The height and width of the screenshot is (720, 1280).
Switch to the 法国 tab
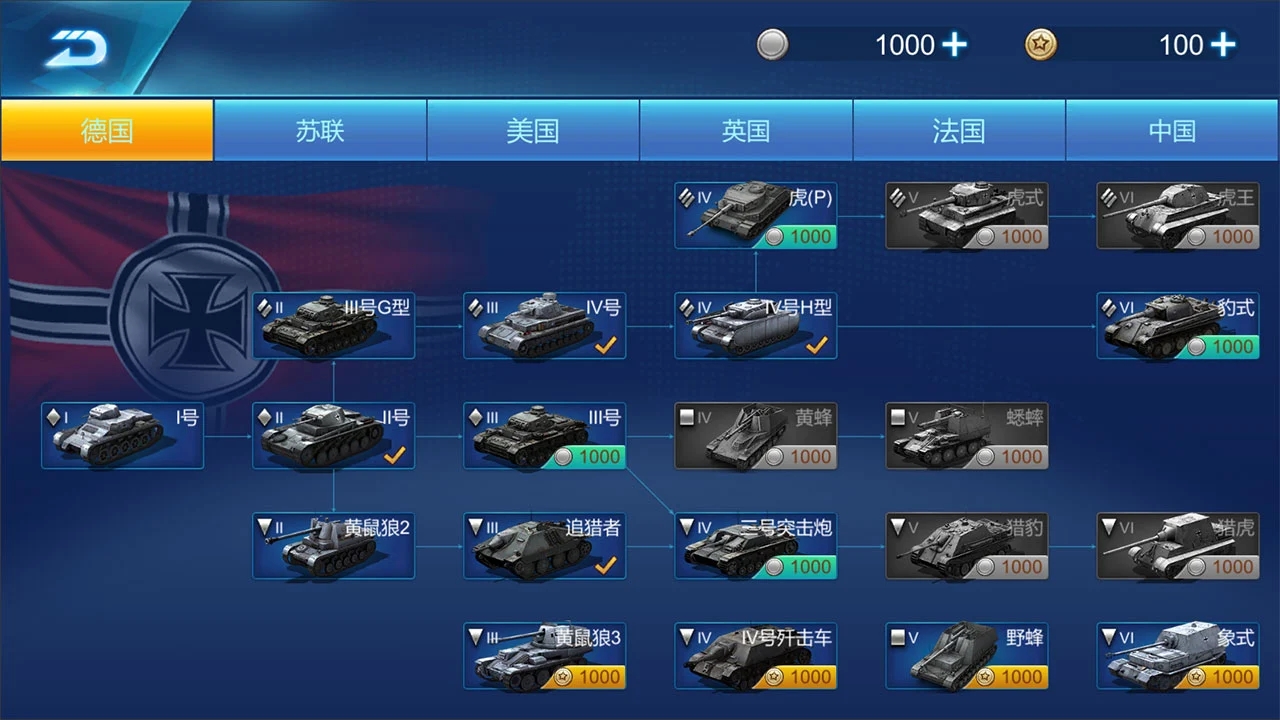pos(958,130)
